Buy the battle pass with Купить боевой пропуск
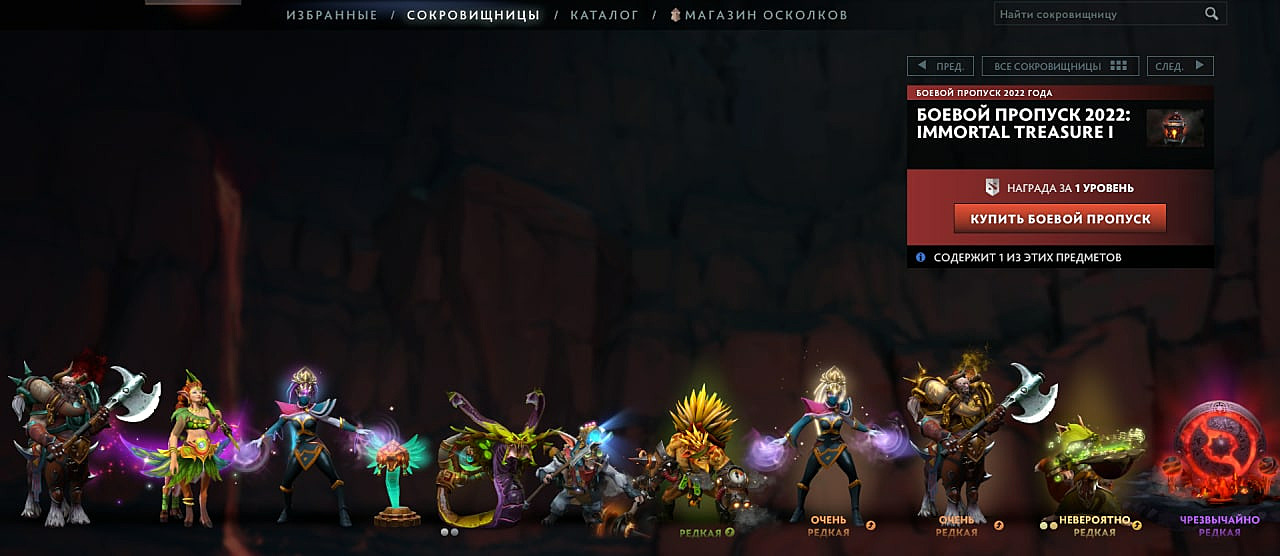 coord(1060,219)
